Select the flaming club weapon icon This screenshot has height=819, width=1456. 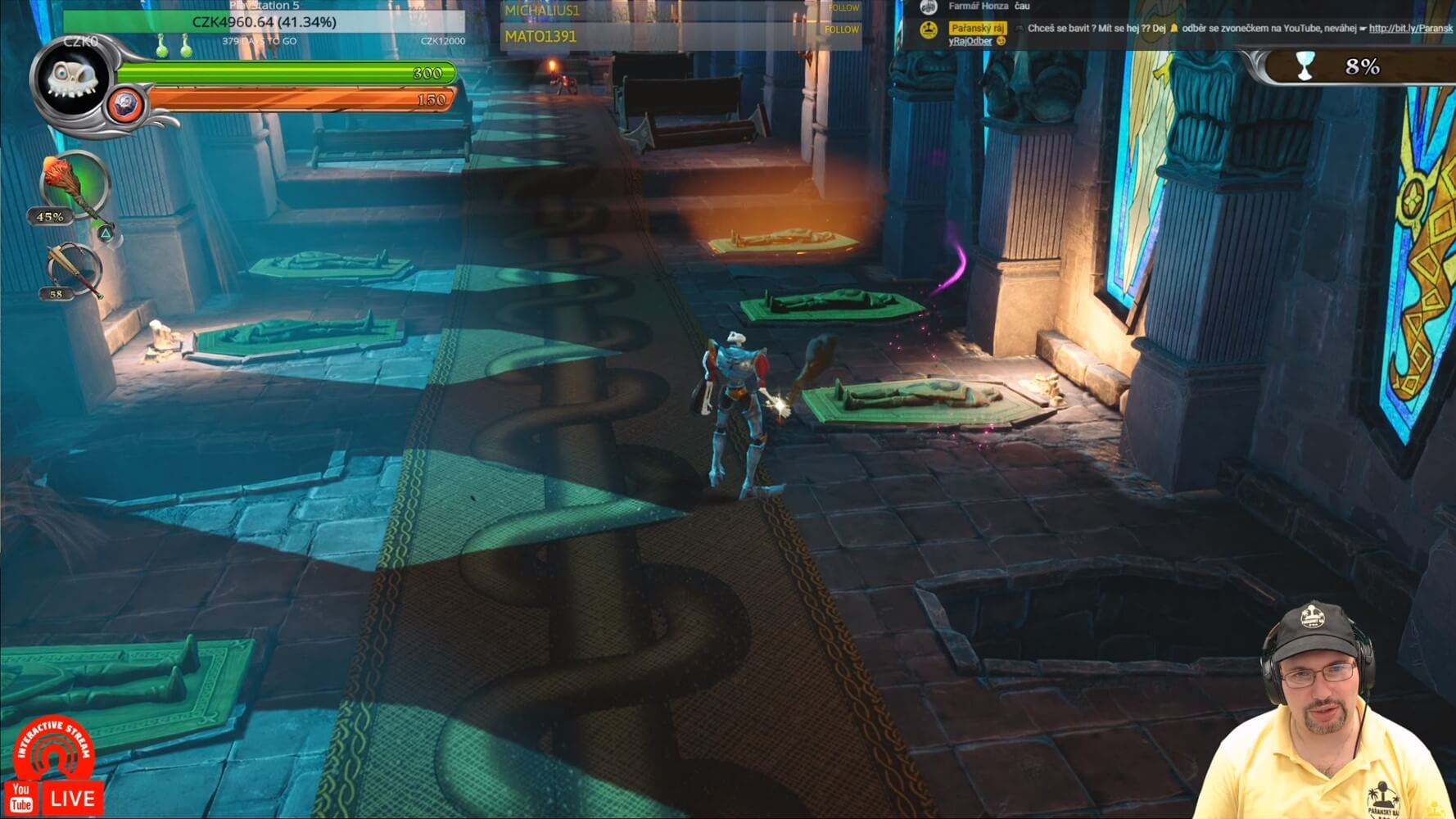[x=73, y=184]
